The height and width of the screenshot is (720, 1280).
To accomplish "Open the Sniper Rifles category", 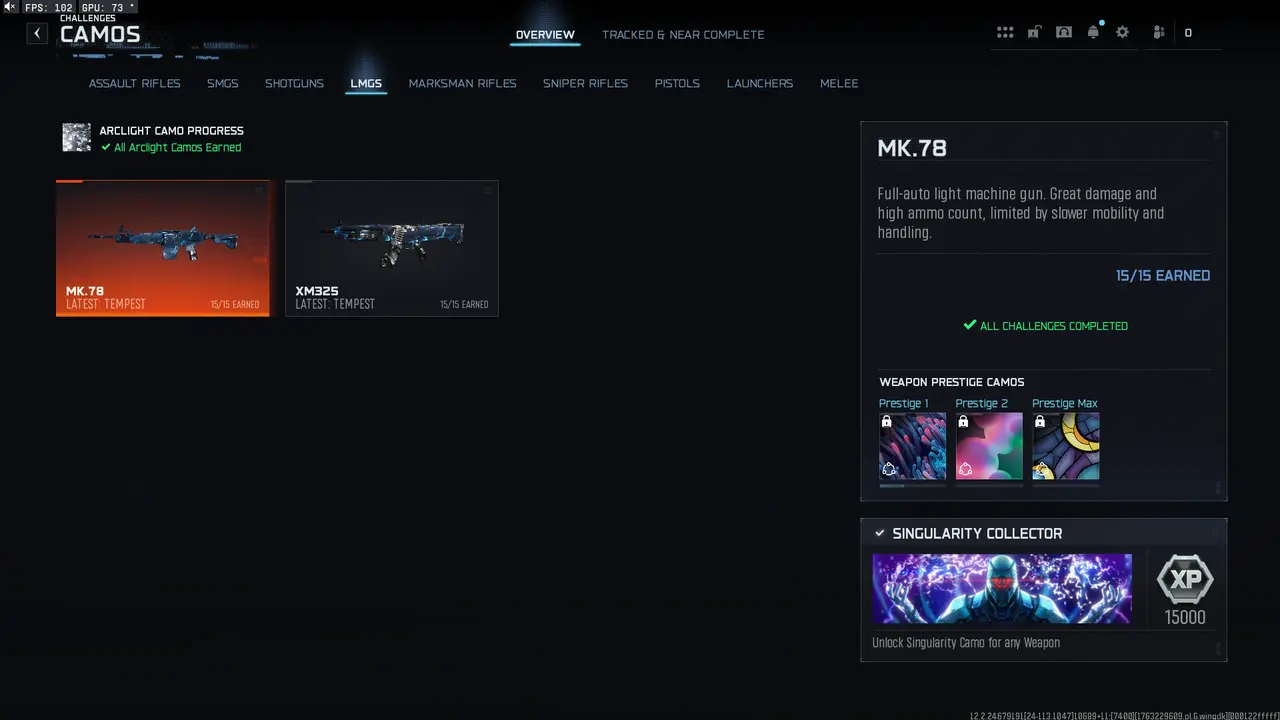I will point(585,83).
